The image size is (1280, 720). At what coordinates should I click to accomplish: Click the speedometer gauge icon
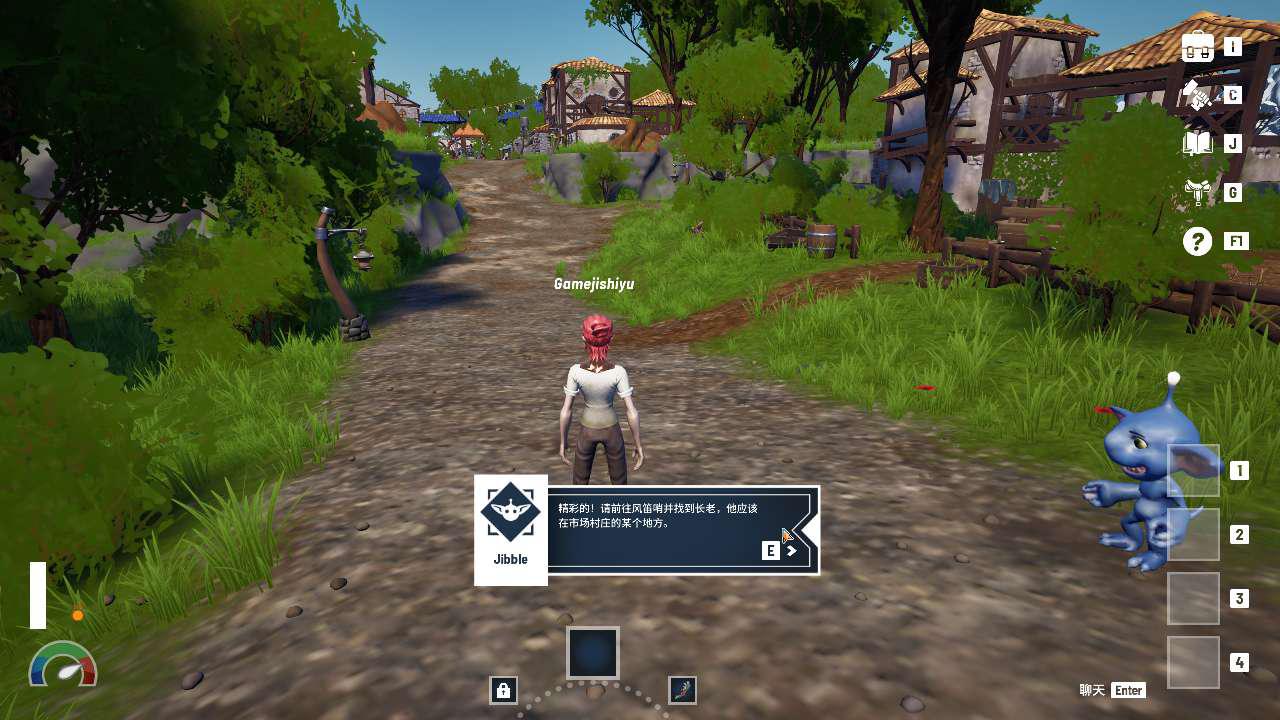click(x=63, y=666)
